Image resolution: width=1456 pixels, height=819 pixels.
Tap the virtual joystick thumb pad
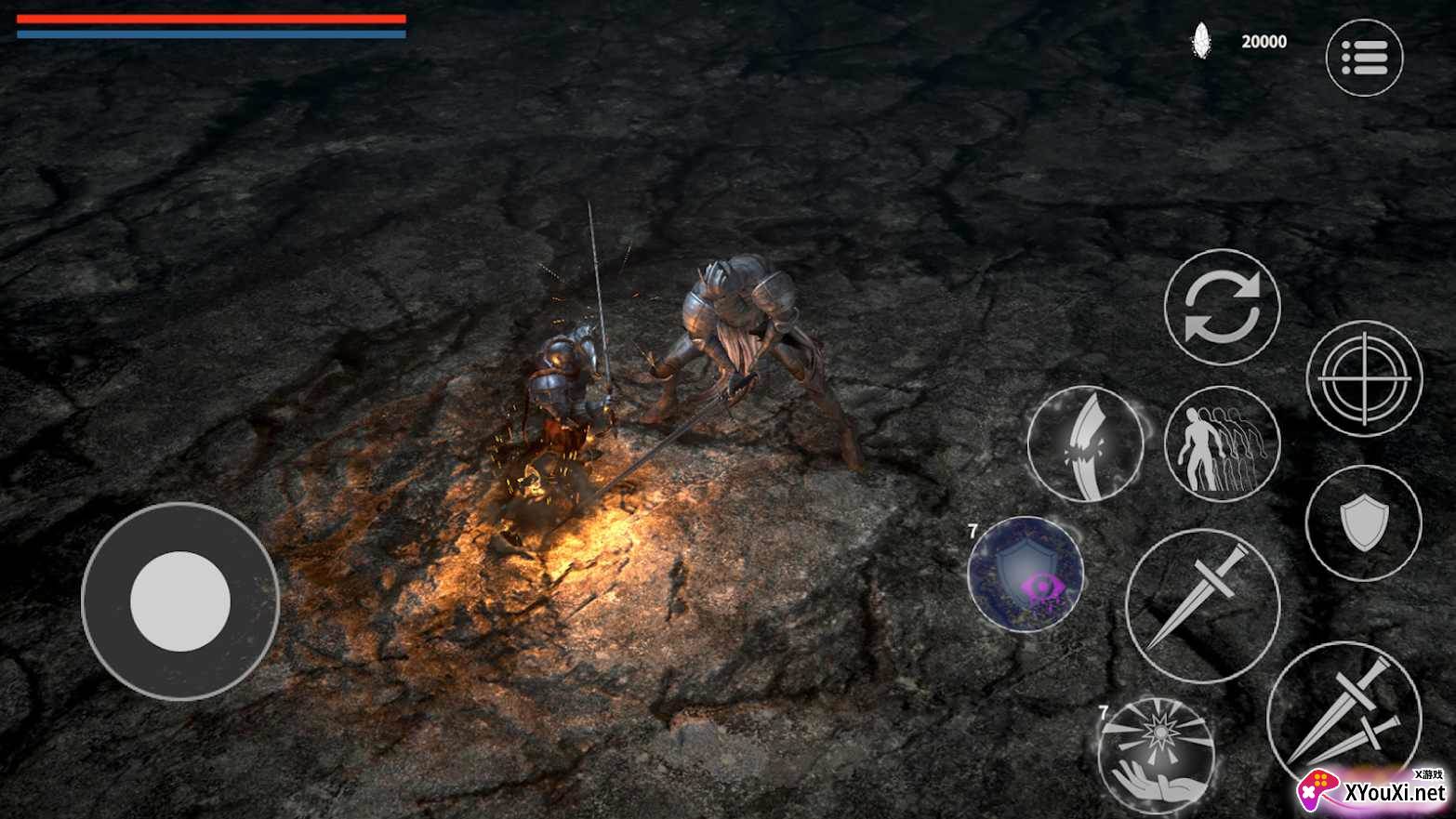tap(180, 601)
